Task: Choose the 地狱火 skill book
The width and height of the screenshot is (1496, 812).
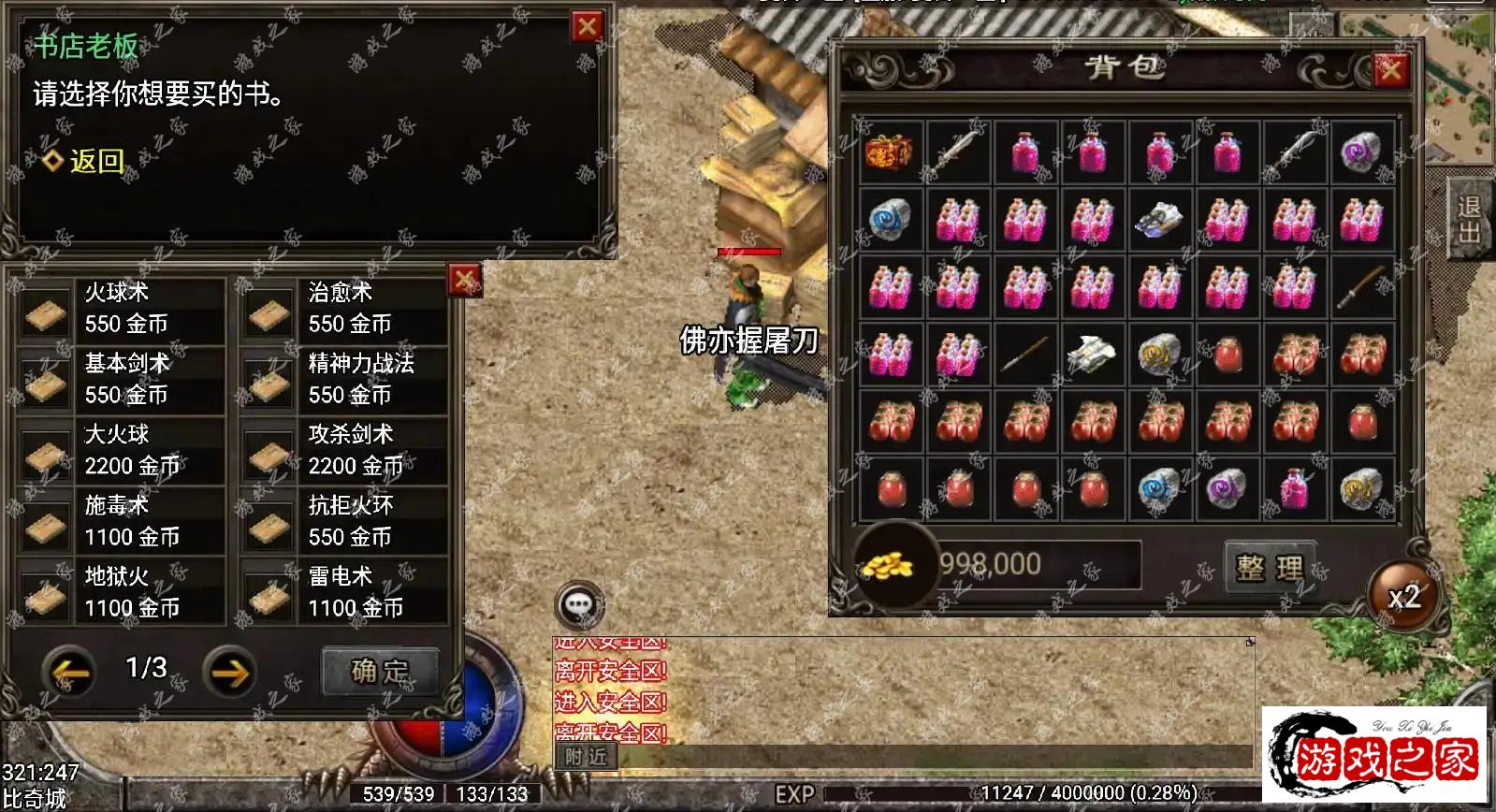Action: click(x=122, y=593)
